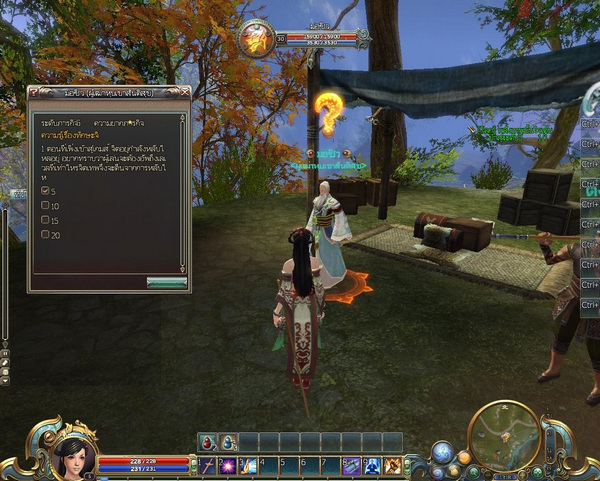
Task: Activate the purple skill in hotbar slot 8
Action: pos(352,465)
